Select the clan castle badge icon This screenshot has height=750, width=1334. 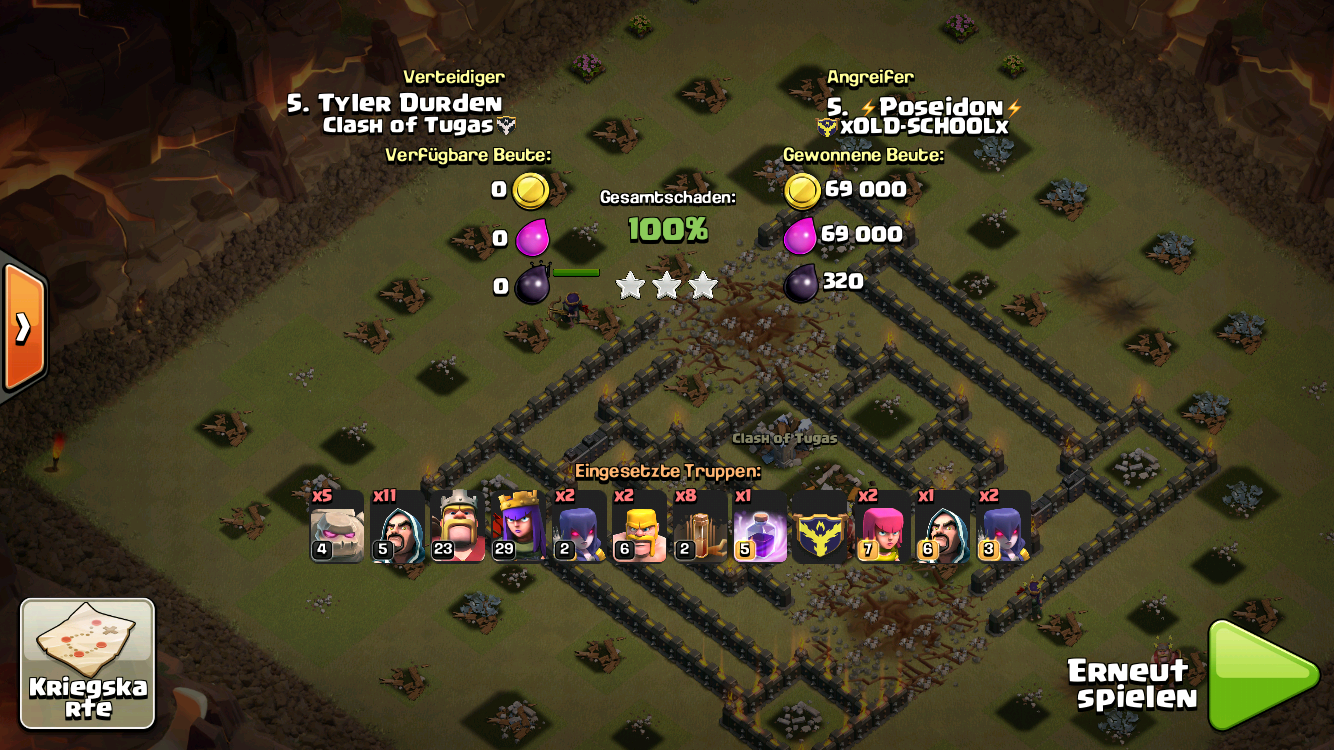click(x=821, y=527)
